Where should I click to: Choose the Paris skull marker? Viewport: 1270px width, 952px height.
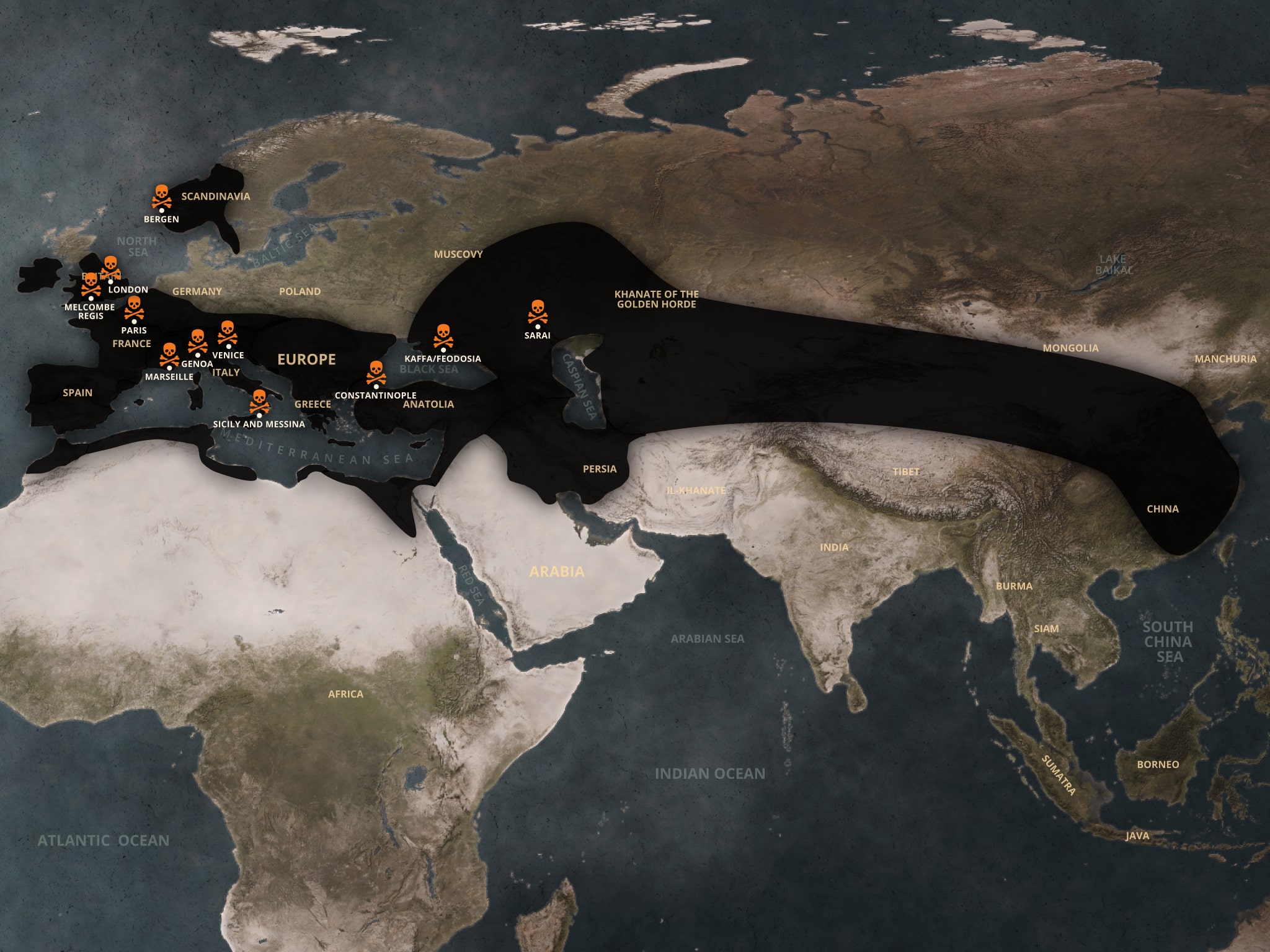point(134,307)
